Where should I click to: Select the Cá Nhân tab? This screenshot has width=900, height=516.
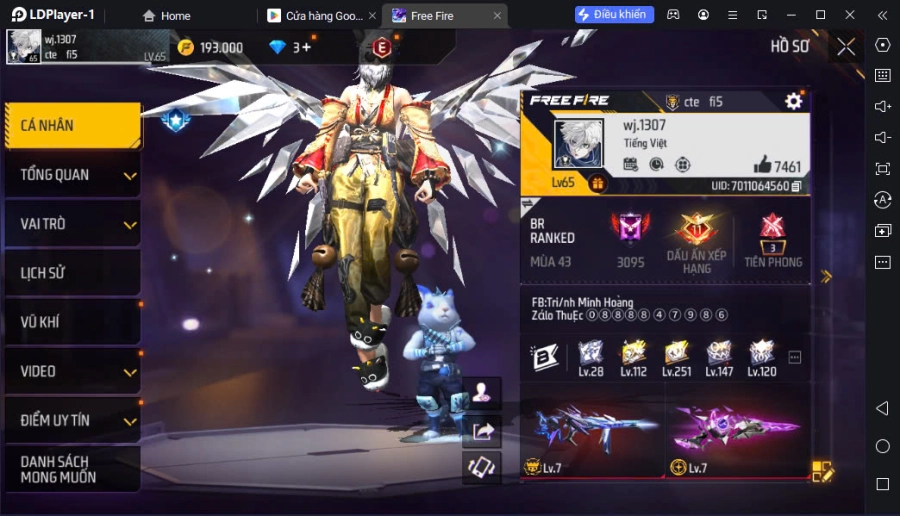tap(71, 126)
